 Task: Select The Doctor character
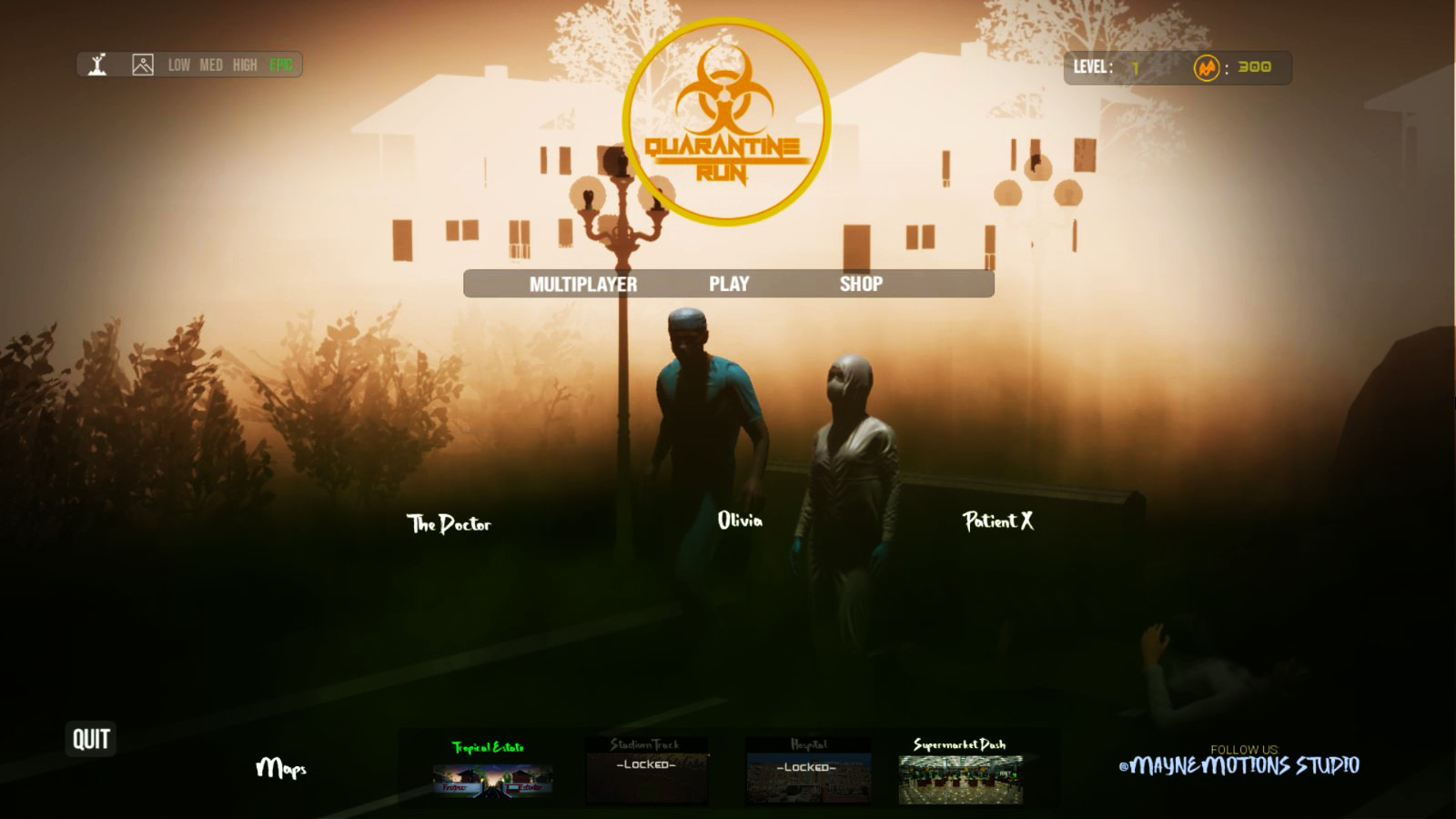(450, 523)
